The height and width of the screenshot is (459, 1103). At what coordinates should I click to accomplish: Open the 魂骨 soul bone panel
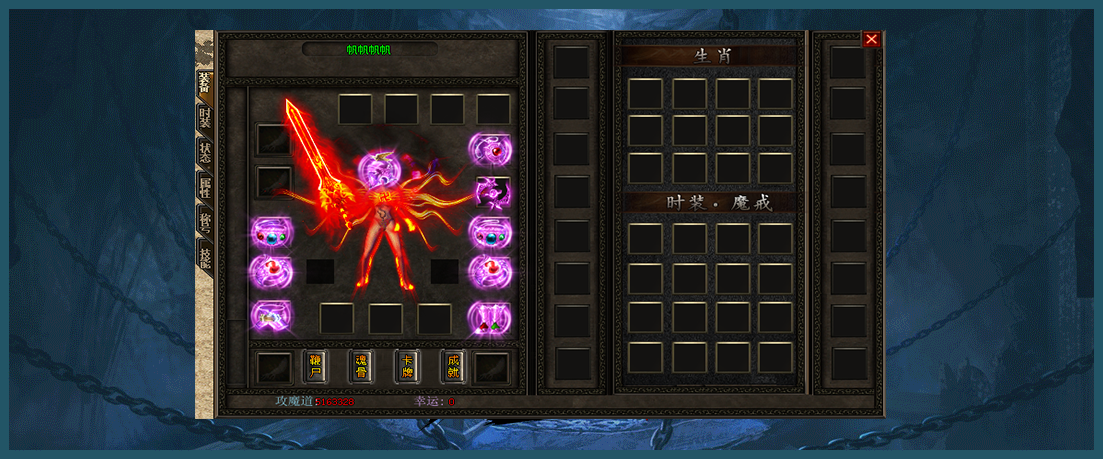(x=361, y=366)
